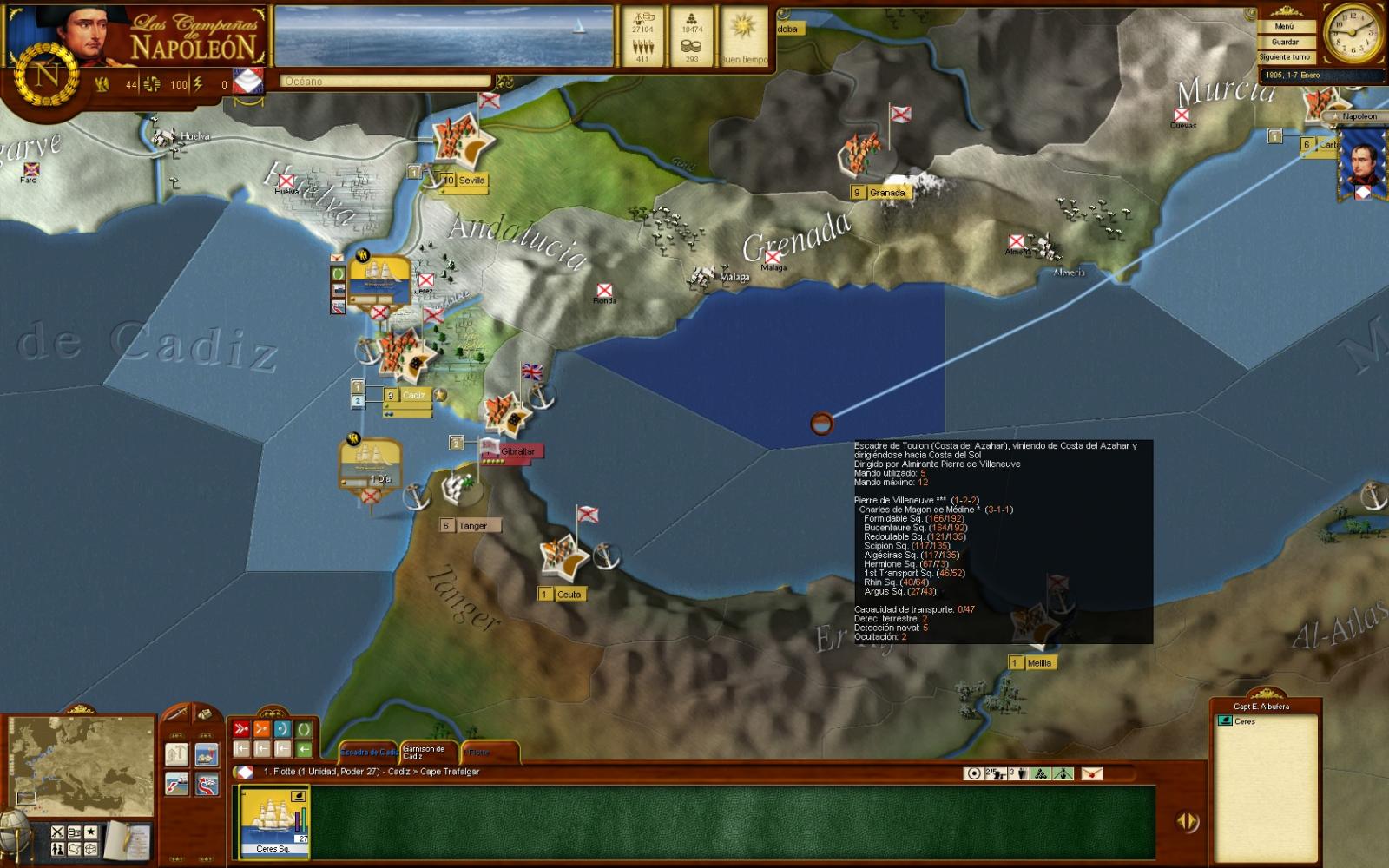Click Guardar to save the game
Viewport: 1389px width, 868px height.
[x=1285, y=42]
